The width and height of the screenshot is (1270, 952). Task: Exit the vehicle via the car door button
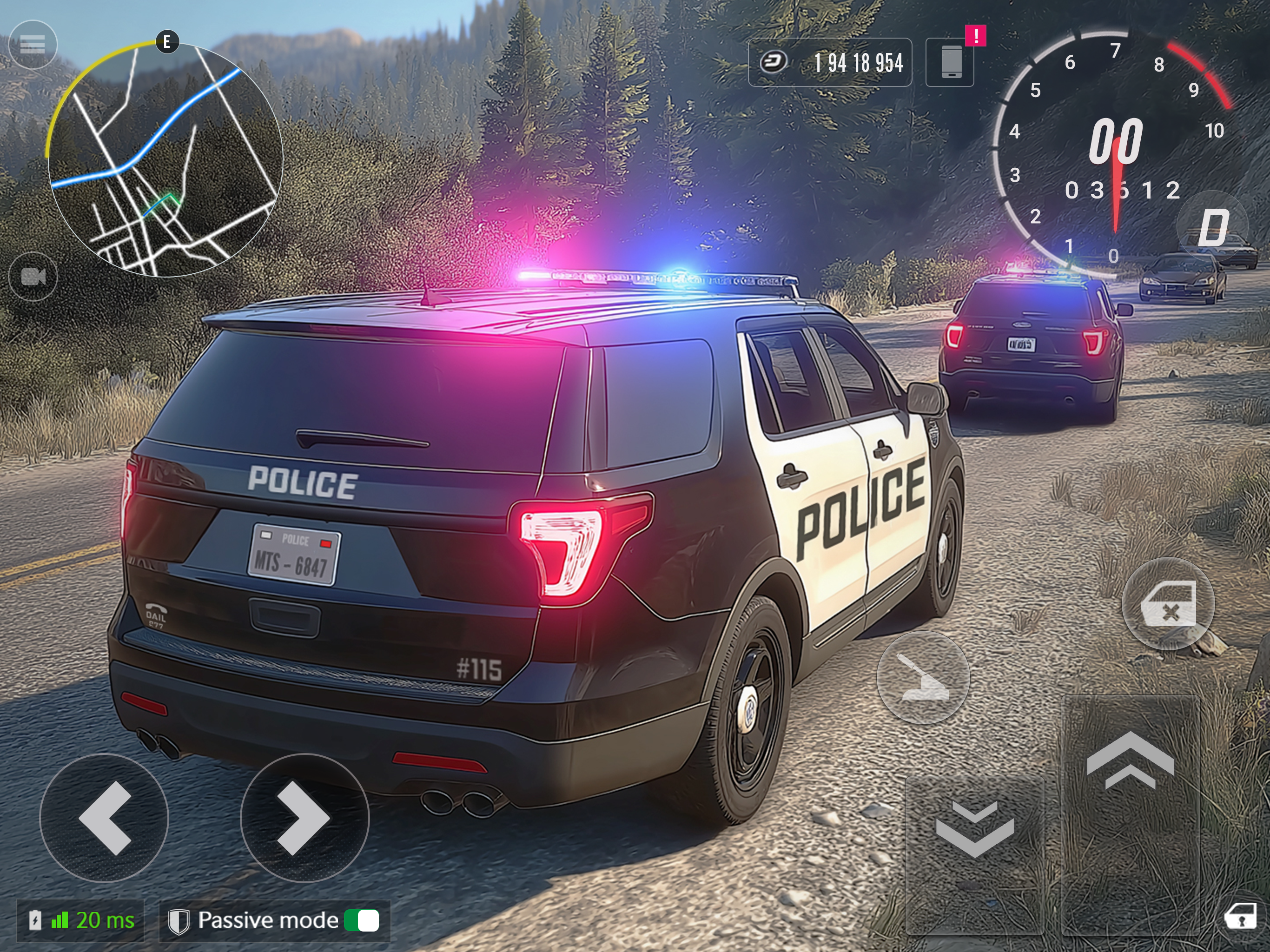click(1168, 603)
